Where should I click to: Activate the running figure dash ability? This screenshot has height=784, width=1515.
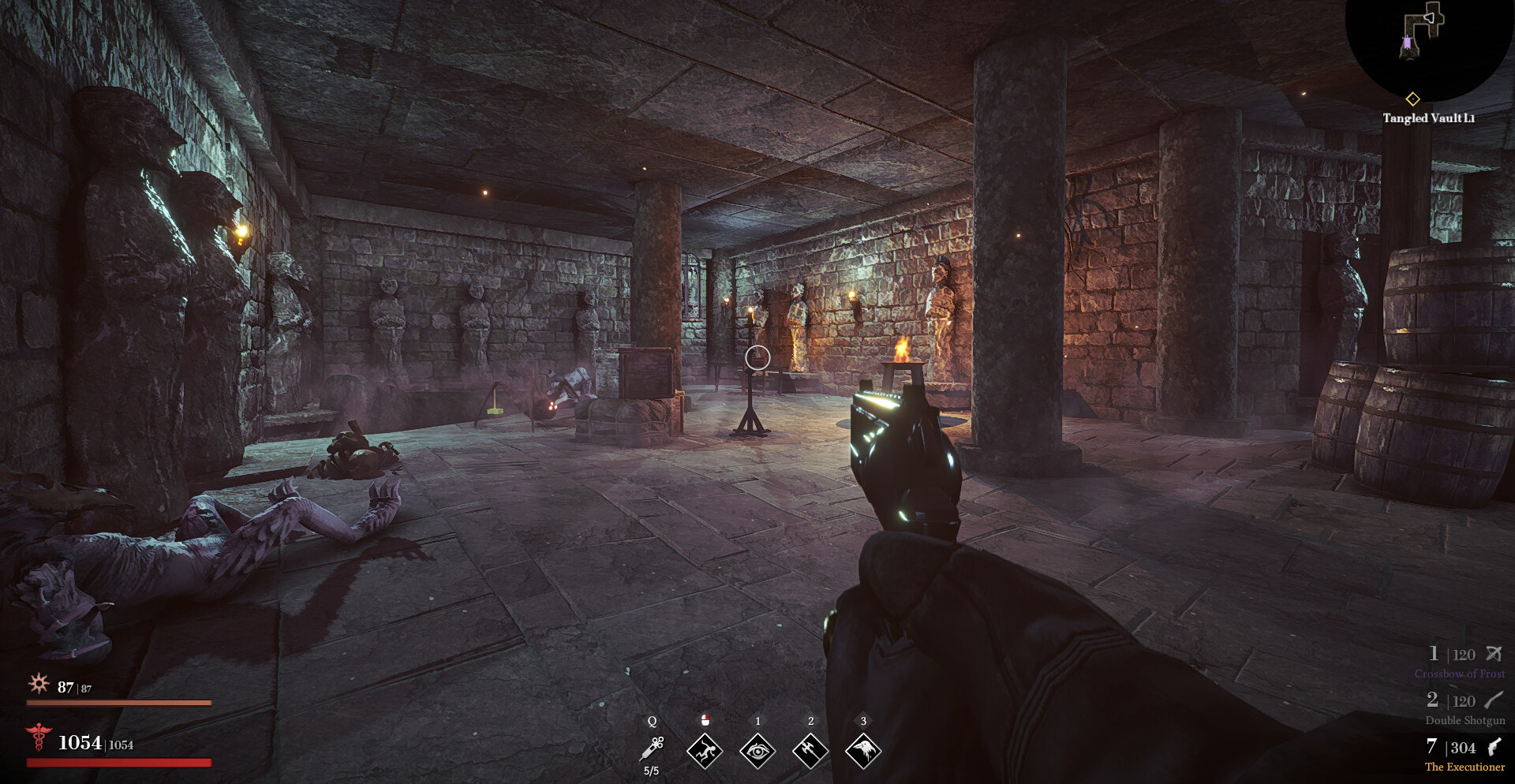pos(705,750)
